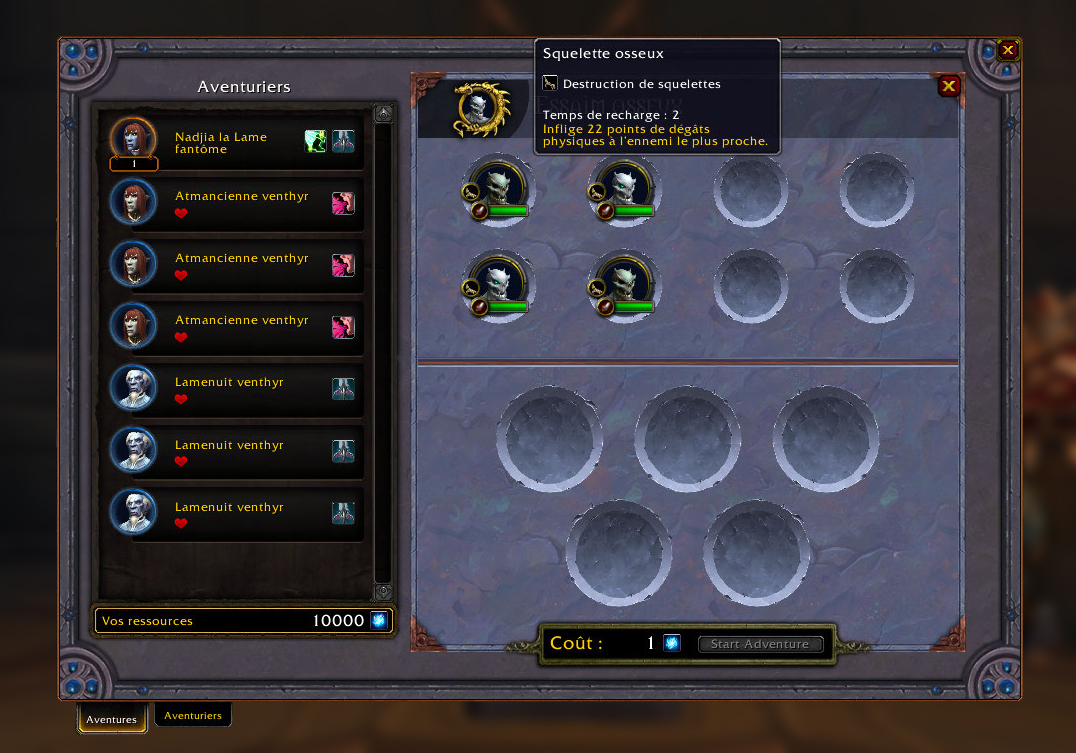Click the adventurer list's scroll-down arrow
This screenshot has width=1076, height=753.
coord(383,591)
